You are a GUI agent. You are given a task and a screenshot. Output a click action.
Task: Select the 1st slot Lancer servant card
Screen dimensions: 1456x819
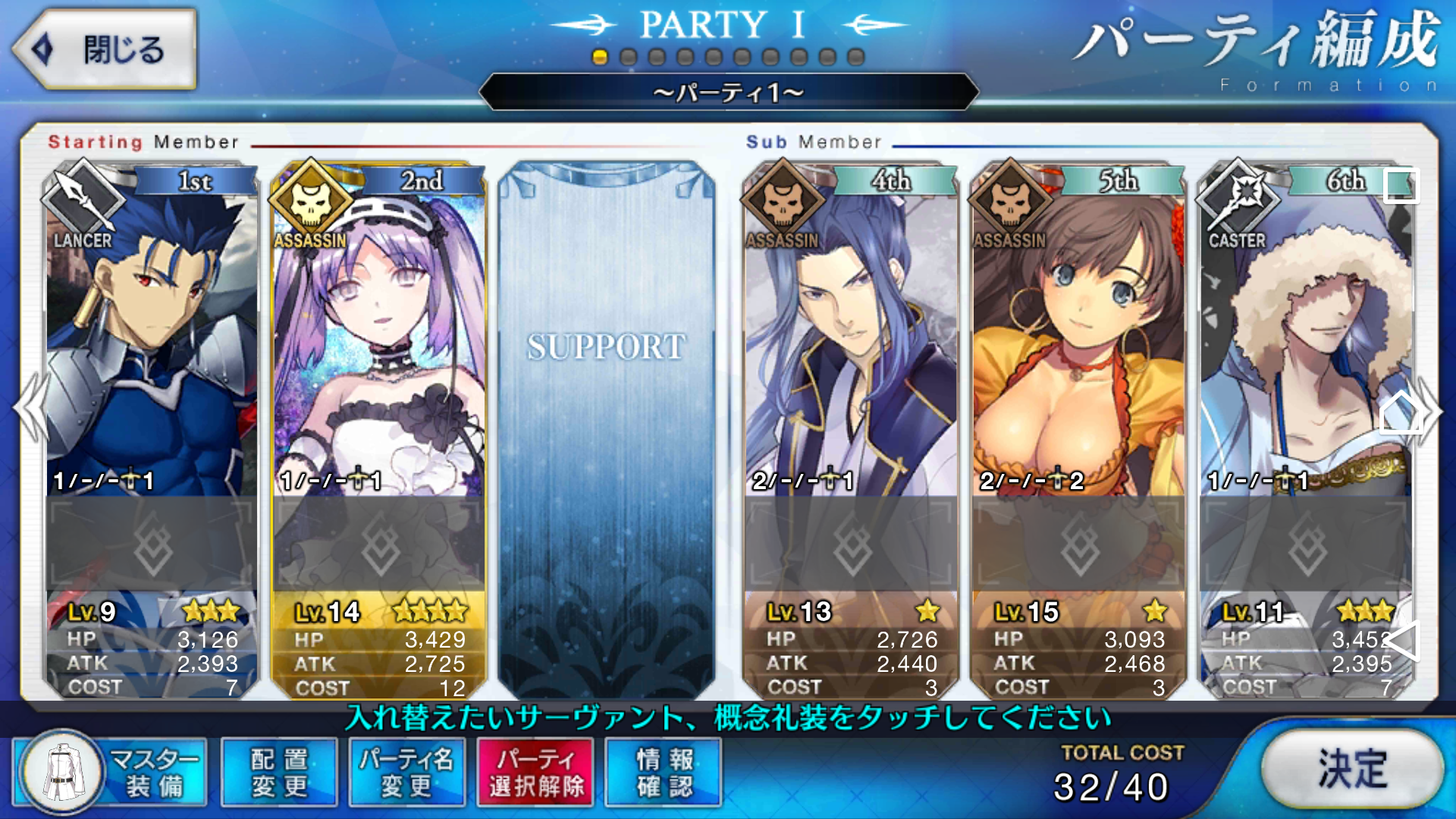coord(151,341)
